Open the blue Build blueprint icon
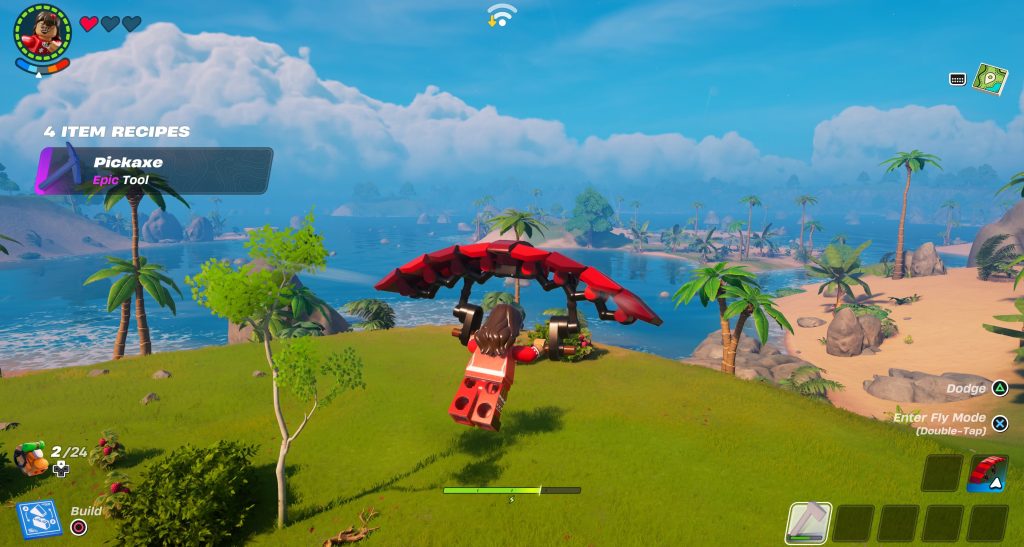 pyautogui.click(x=39, y=520)
